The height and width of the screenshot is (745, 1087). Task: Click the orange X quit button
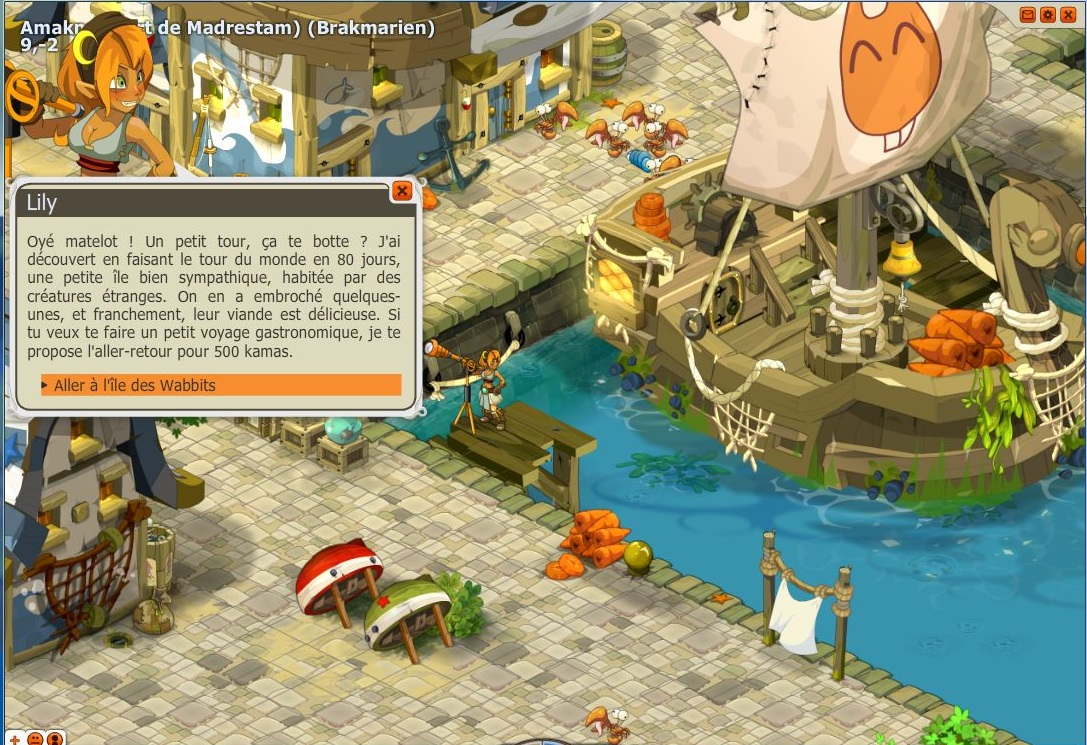(x=1068, y=15)
